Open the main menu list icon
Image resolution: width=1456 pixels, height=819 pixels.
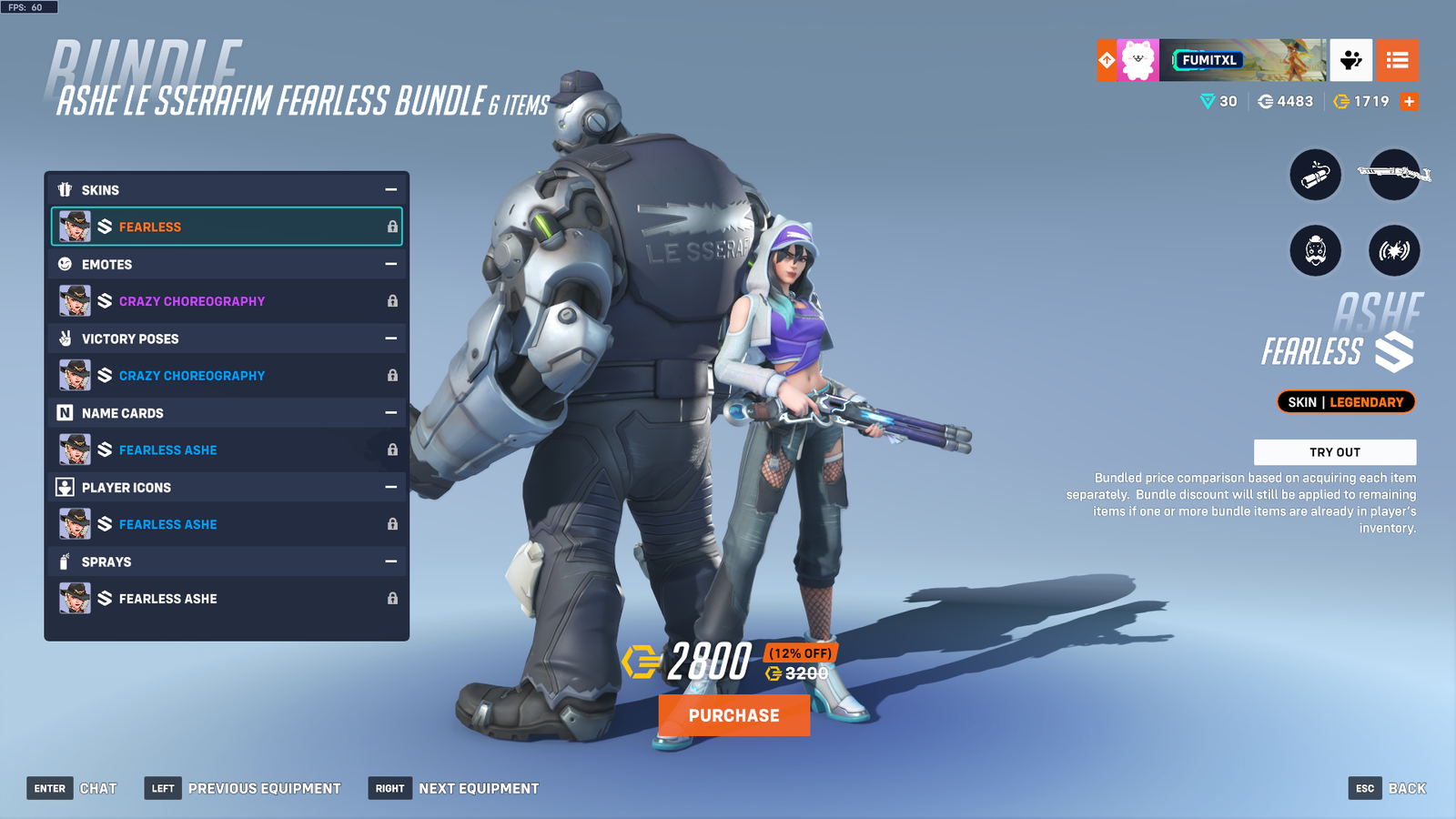[1398, 60]
